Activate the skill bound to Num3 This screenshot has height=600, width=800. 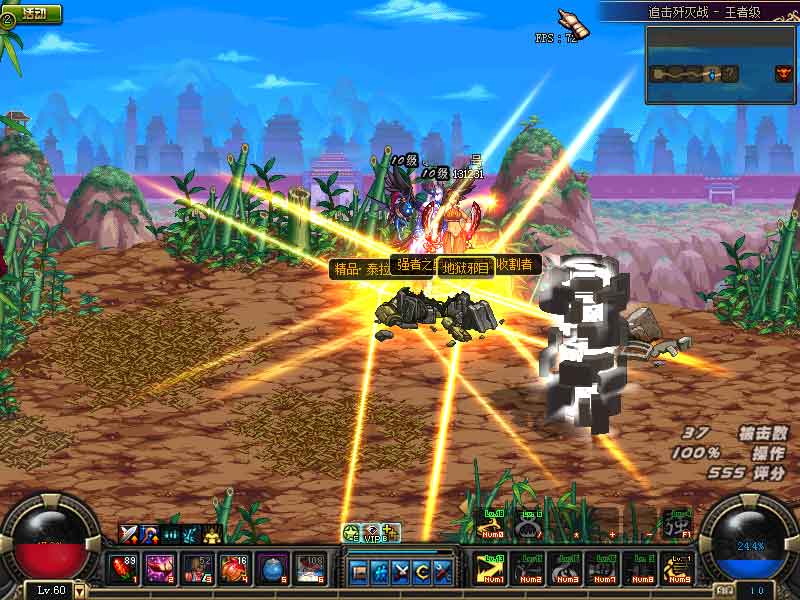click(567, 569)
